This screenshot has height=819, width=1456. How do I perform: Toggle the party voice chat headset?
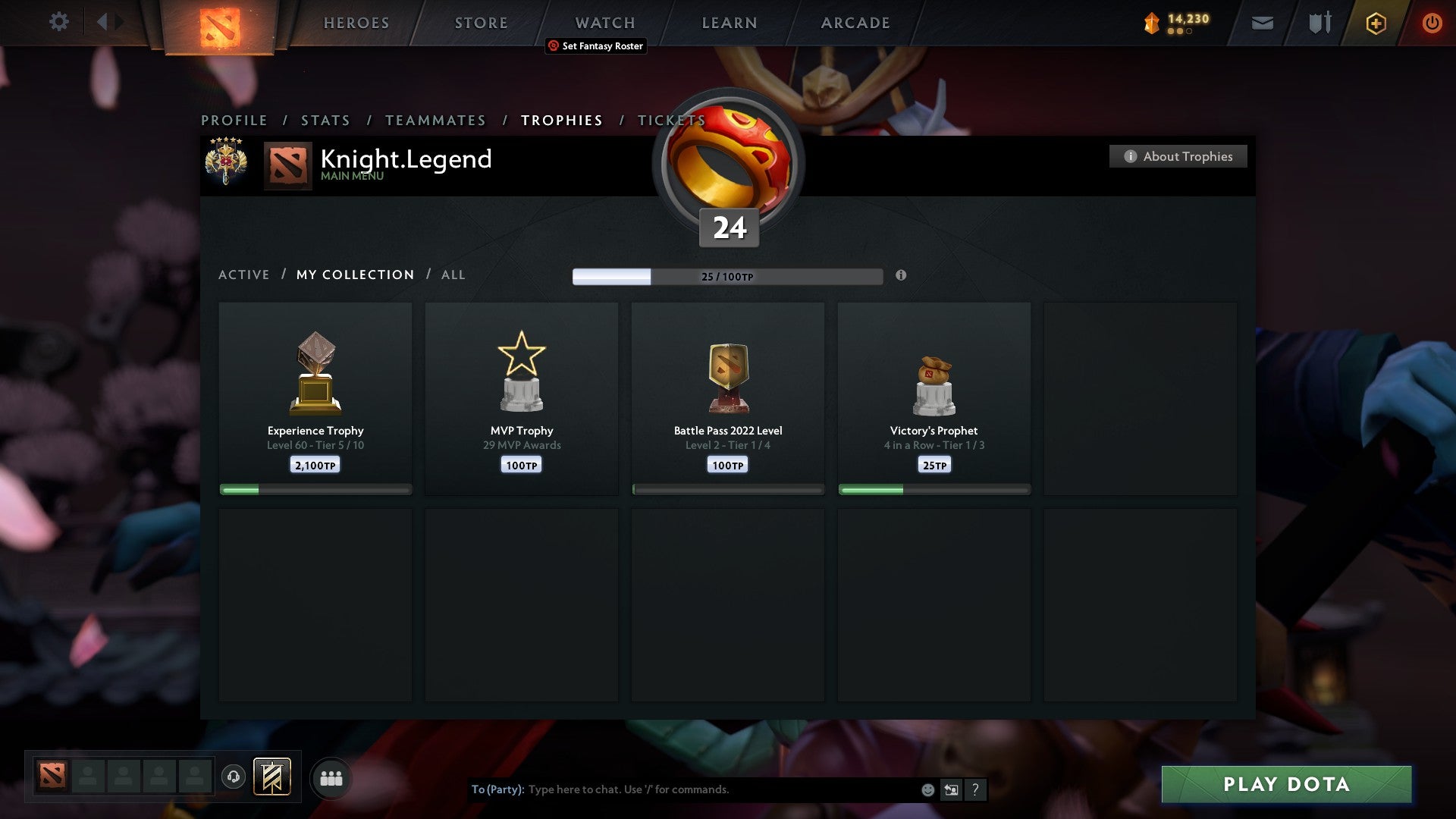click(x=234, y=777)
